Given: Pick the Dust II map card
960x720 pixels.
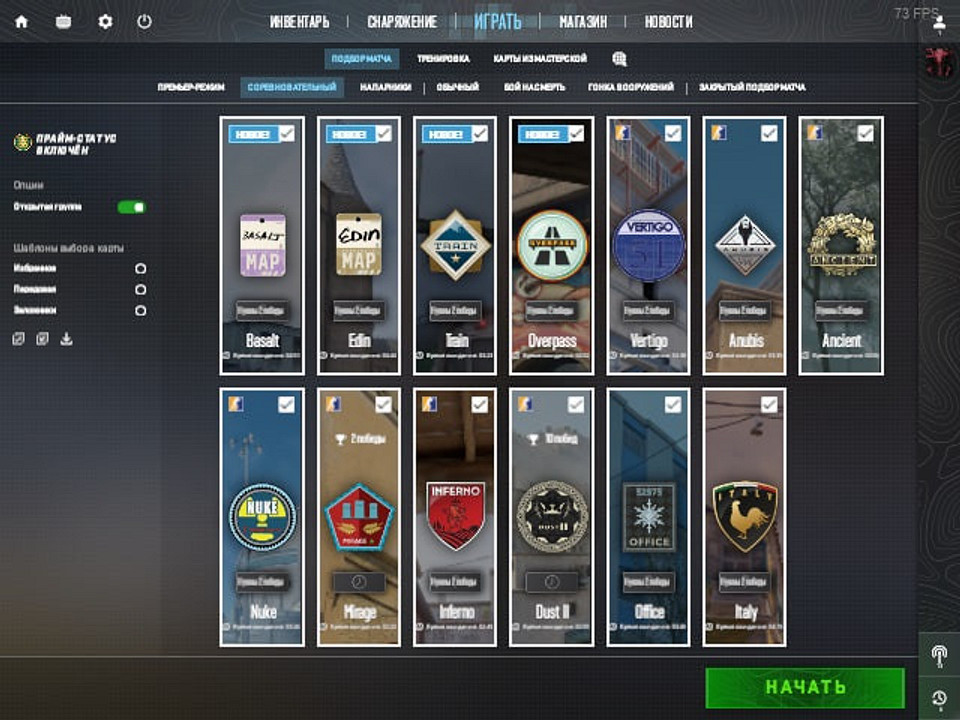Looking at the screenshot, I should pos(552,520).
